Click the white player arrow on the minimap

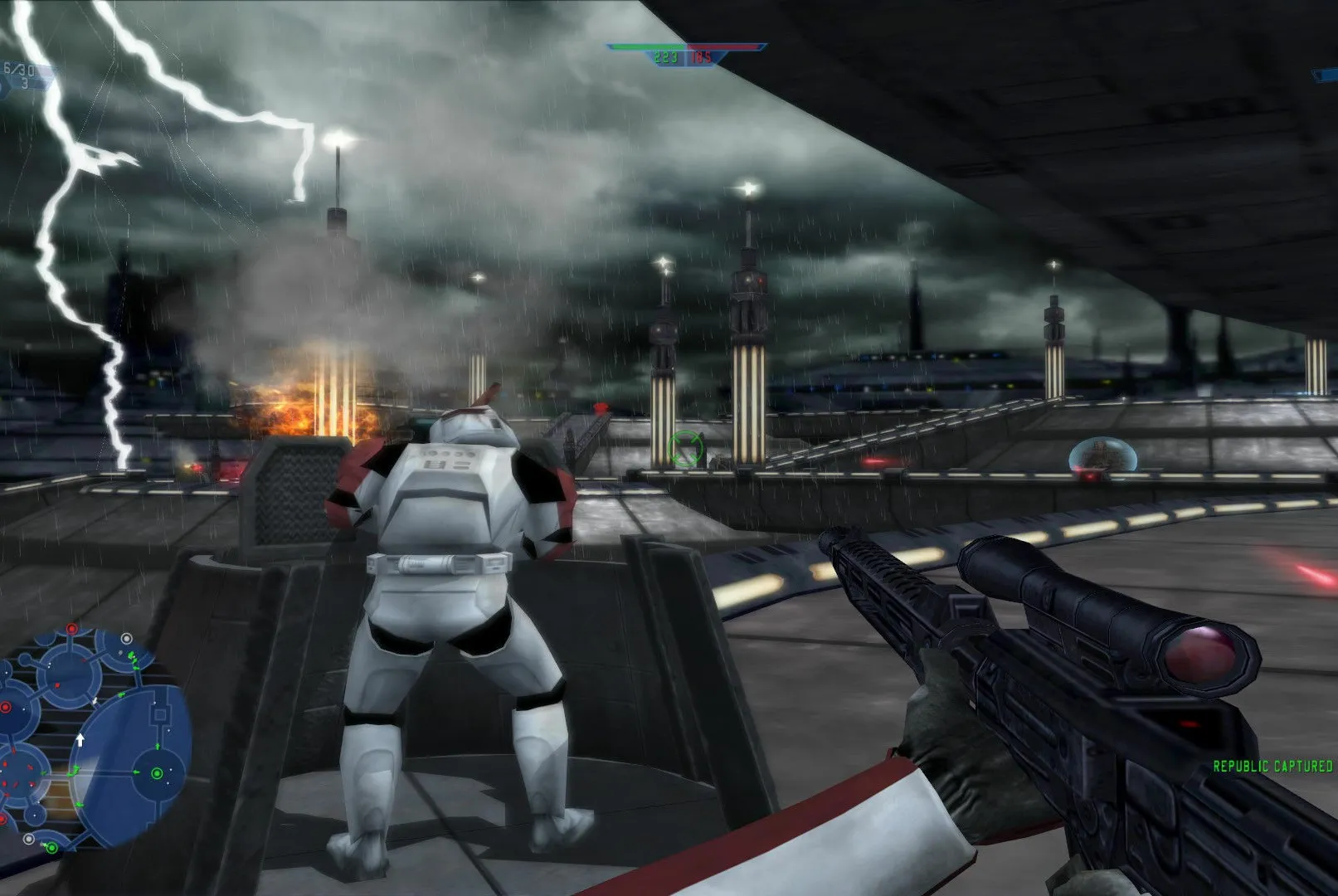80,738
